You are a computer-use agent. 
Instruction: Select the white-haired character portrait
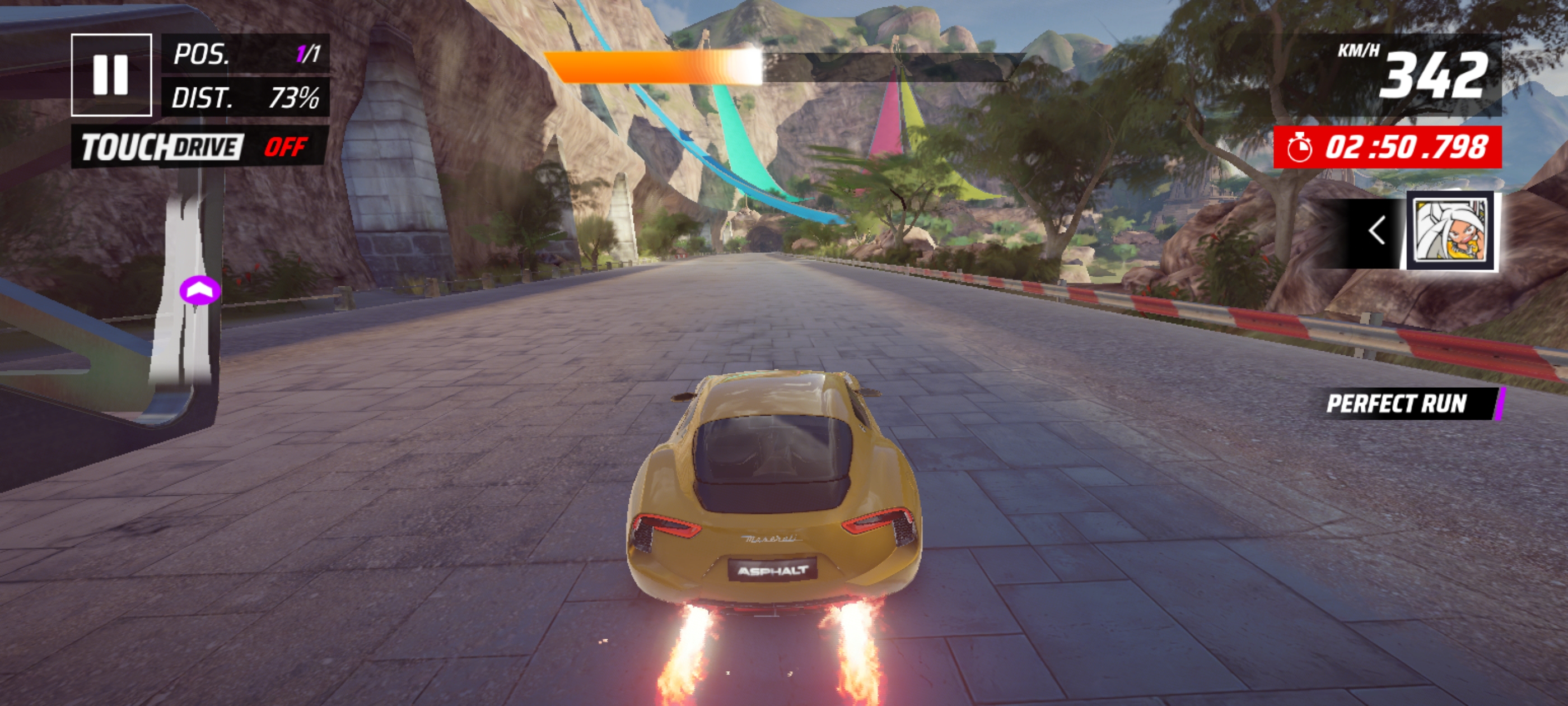tap(1452, 231)
